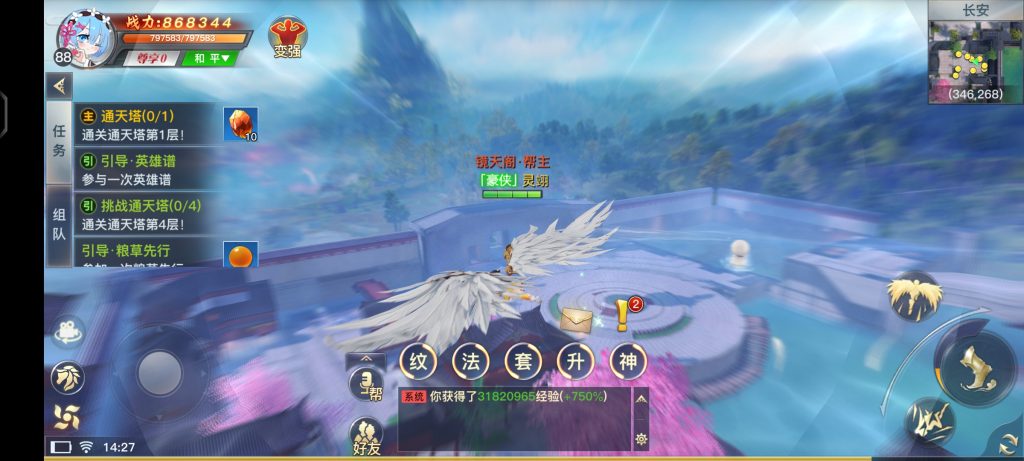Select the main quest 通天塔 (0/1)
This screenshot has height=461, width=1024.
(x=150, y=124)
